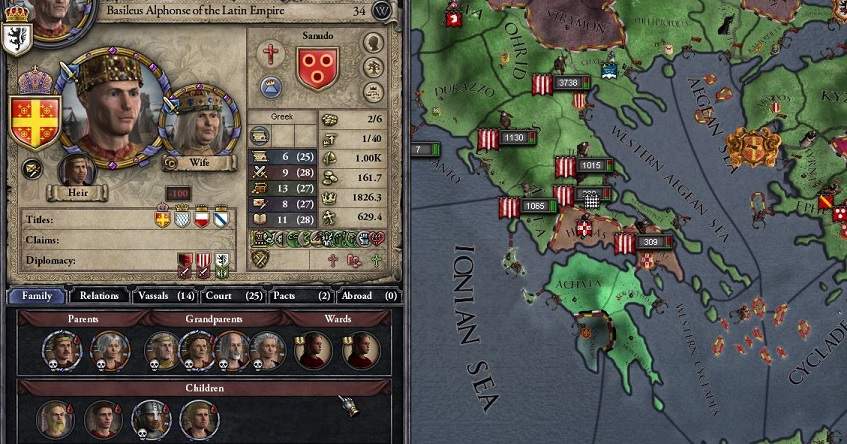Screen dimensions: 847x444
Task: Show the Court tab
Action: 233,296
